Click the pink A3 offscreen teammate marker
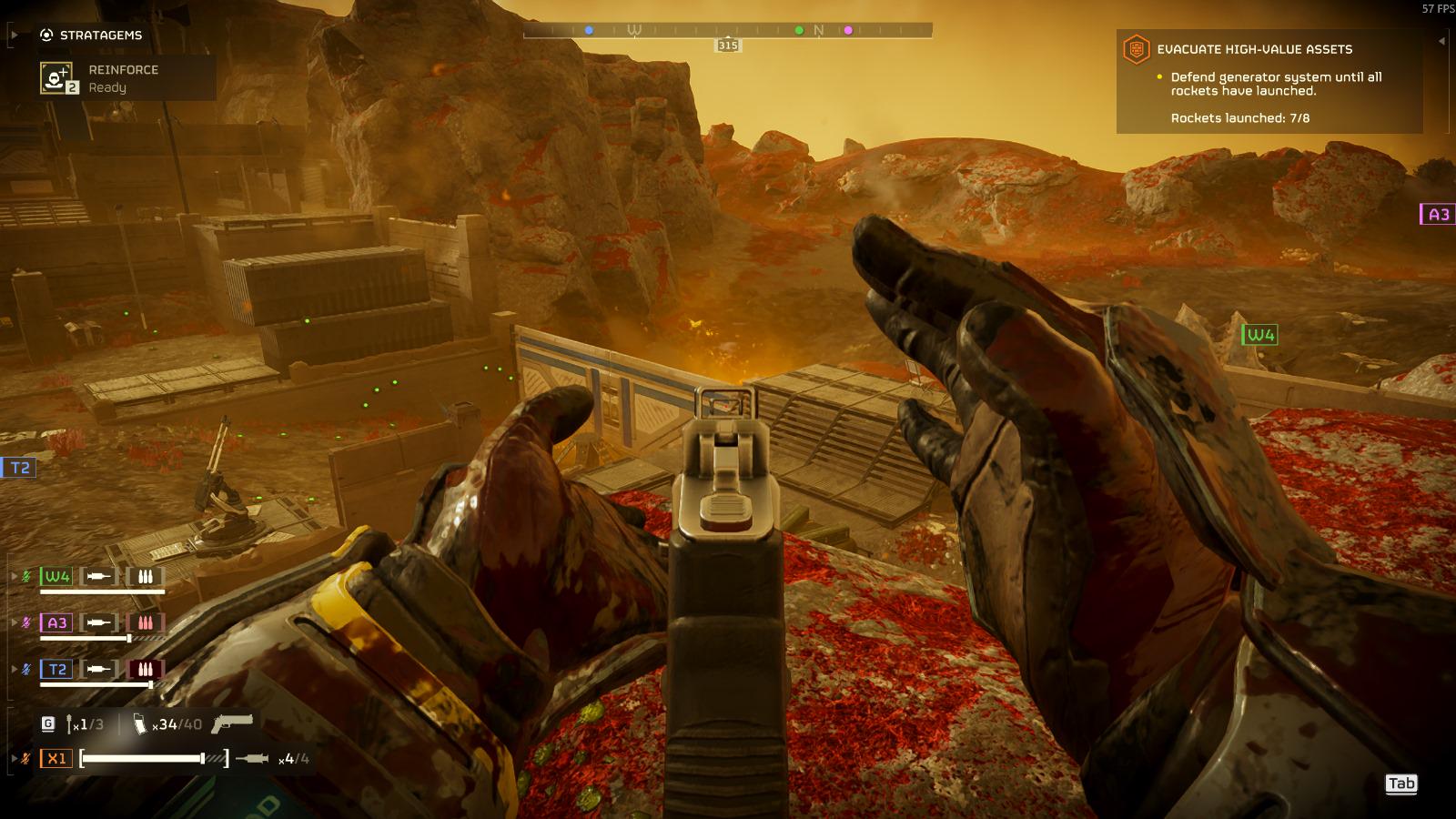This screenshot has width=1456, height=819. tap(1438, 215)
